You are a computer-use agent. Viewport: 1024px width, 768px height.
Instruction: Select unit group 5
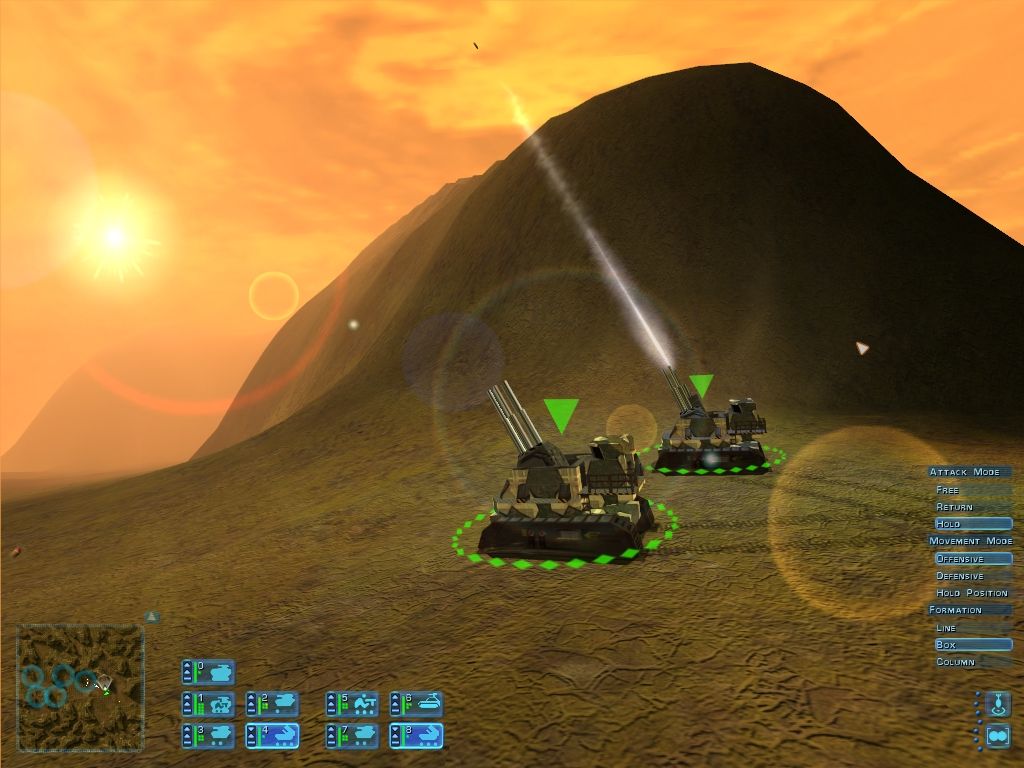click(x=352, y=704)
